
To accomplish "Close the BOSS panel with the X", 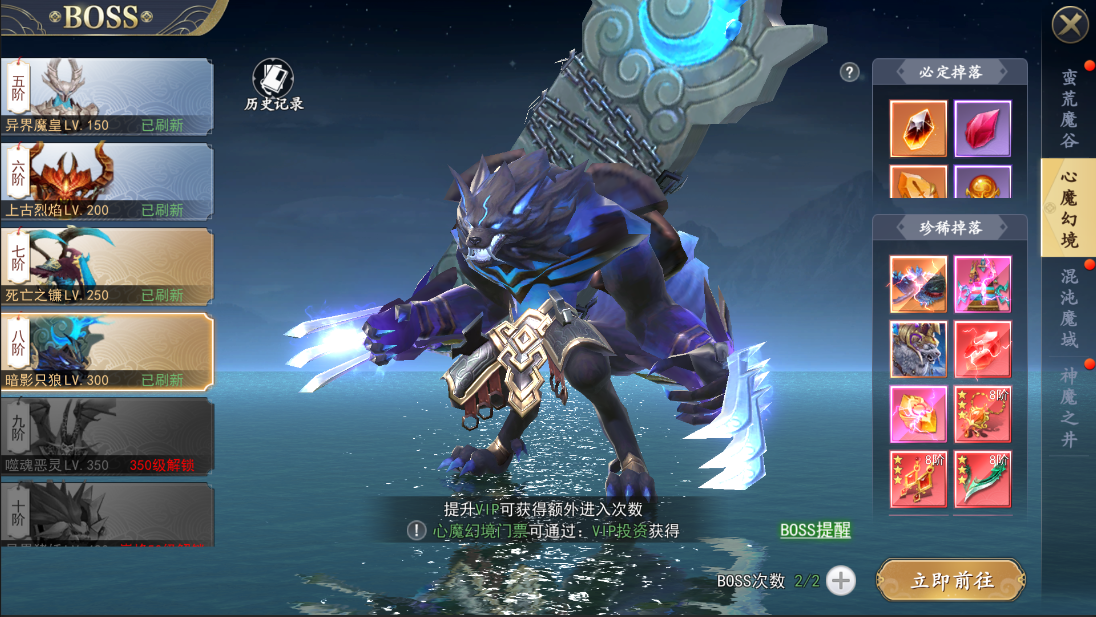I will pyautogui.click(x=1070, y=23).
